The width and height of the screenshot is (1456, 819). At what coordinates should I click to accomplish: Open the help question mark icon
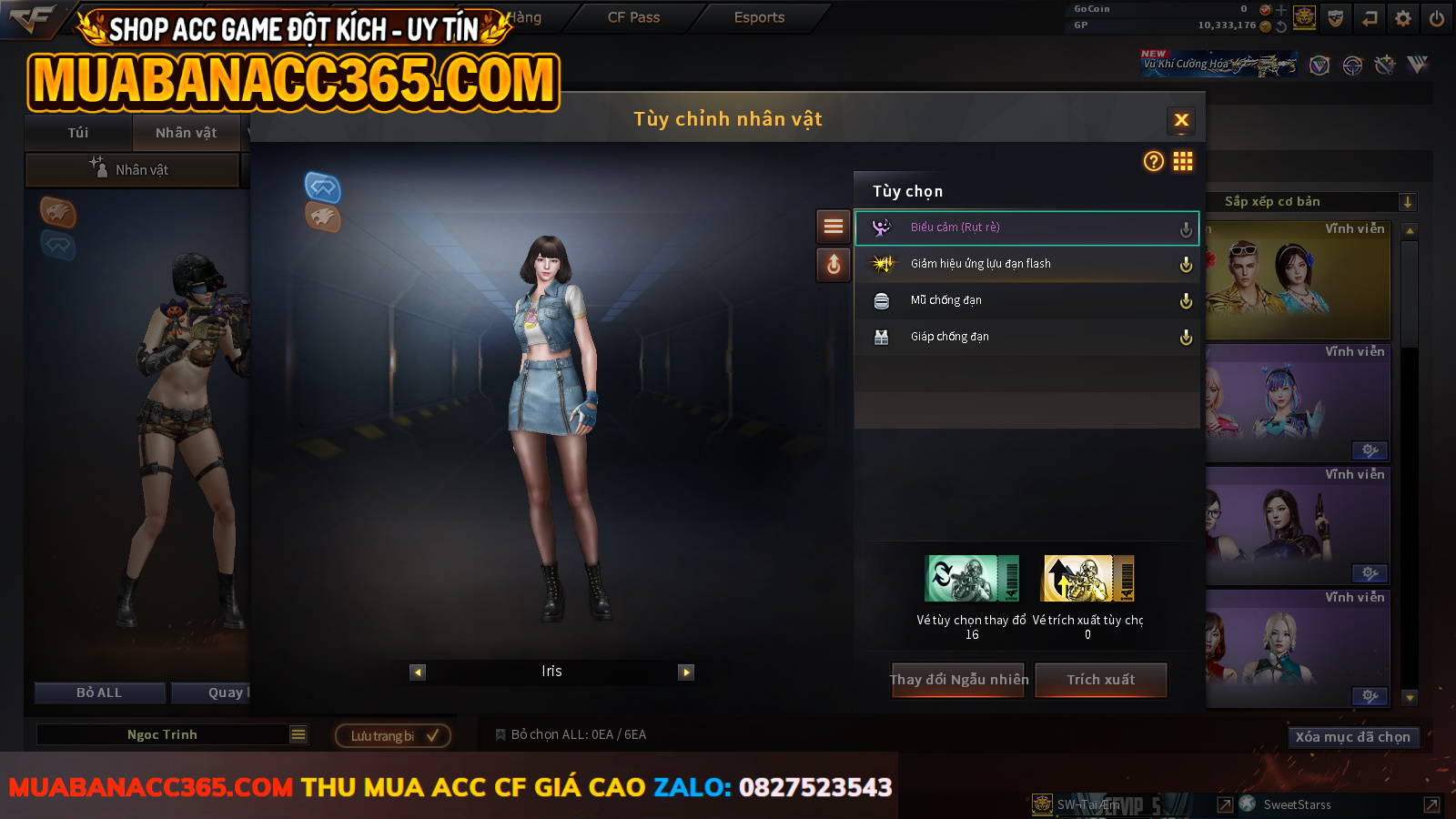click(1154, 161)
